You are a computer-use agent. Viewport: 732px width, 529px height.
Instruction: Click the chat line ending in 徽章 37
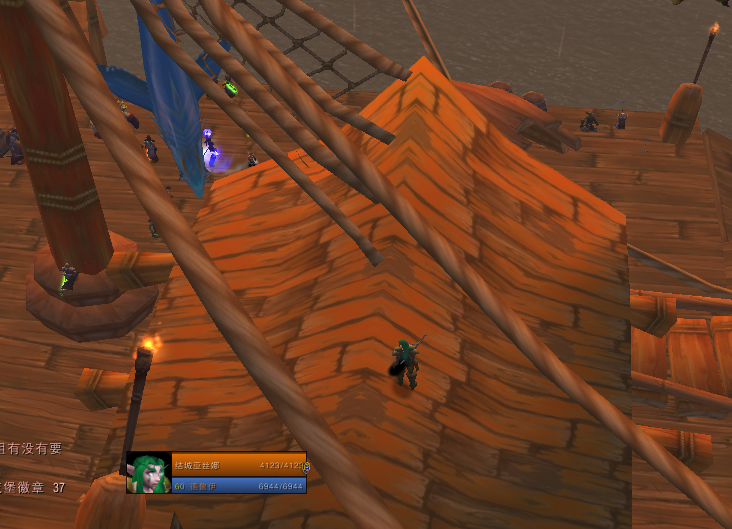coord(32,487)
